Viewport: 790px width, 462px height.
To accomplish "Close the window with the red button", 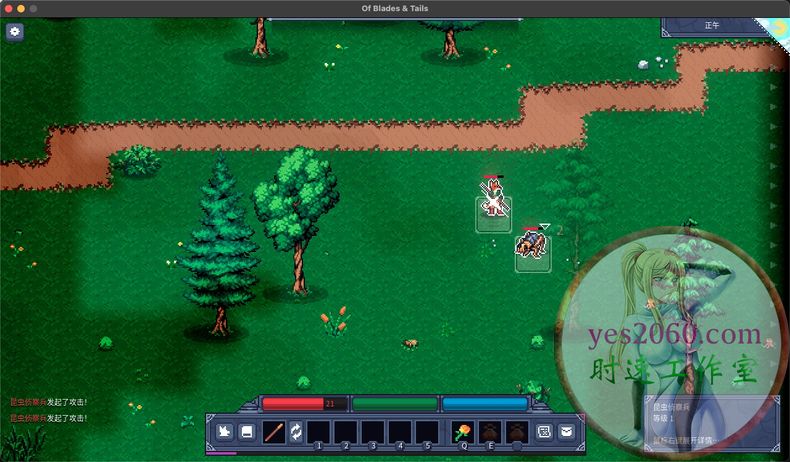I will click(x=8, y=8).
